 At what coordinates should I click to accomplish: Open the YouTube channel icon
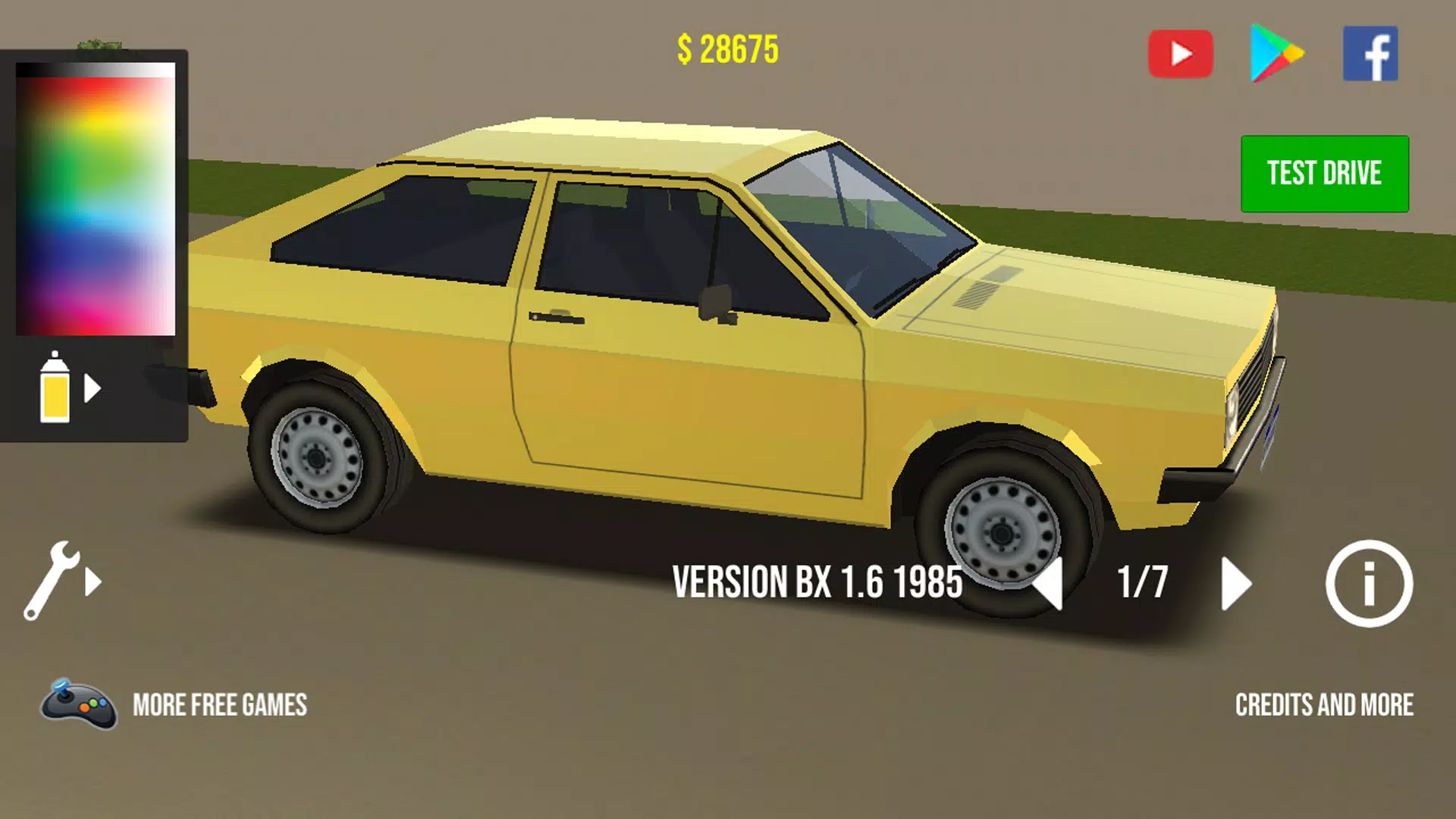1181,53
